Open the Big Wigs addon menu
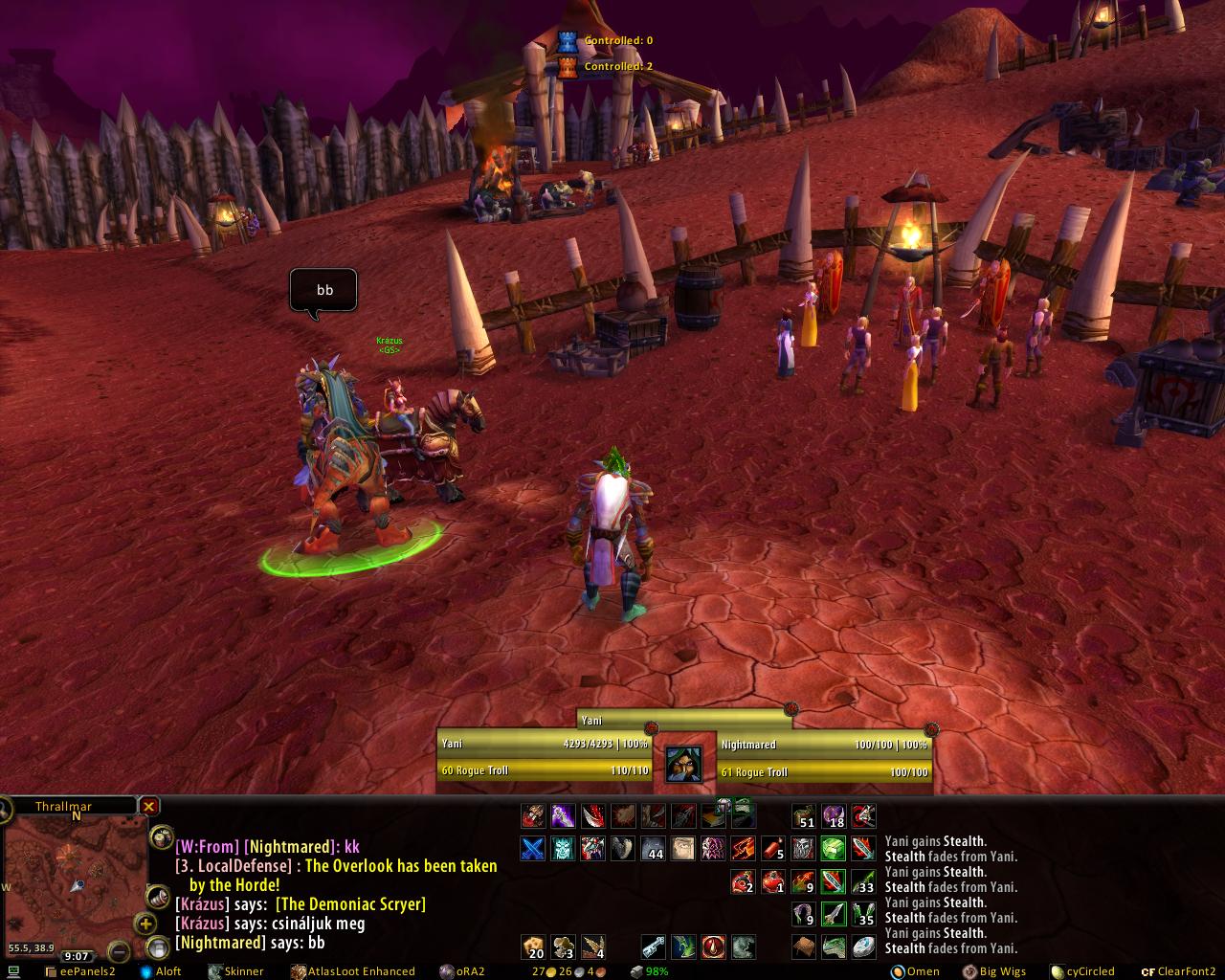This screenshot has height=980, width=1225. click(x=993, y=971)
